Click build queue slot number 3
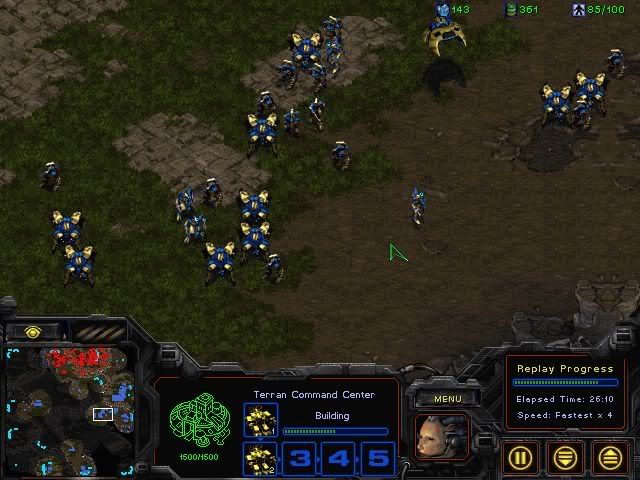Viewport: 640px width, 480px height. tap(301, 459)
